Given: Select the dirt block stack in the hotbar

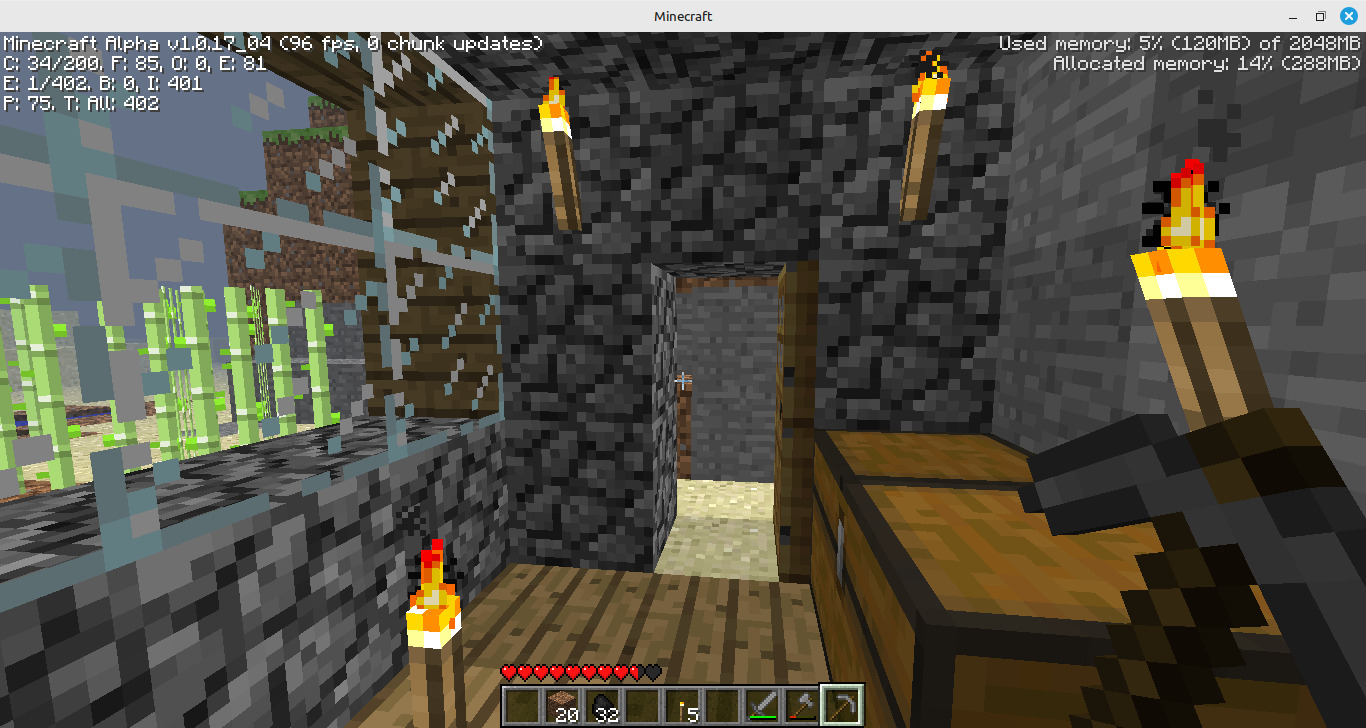Looking at the screenshot, I should click(x=563, y=705).
